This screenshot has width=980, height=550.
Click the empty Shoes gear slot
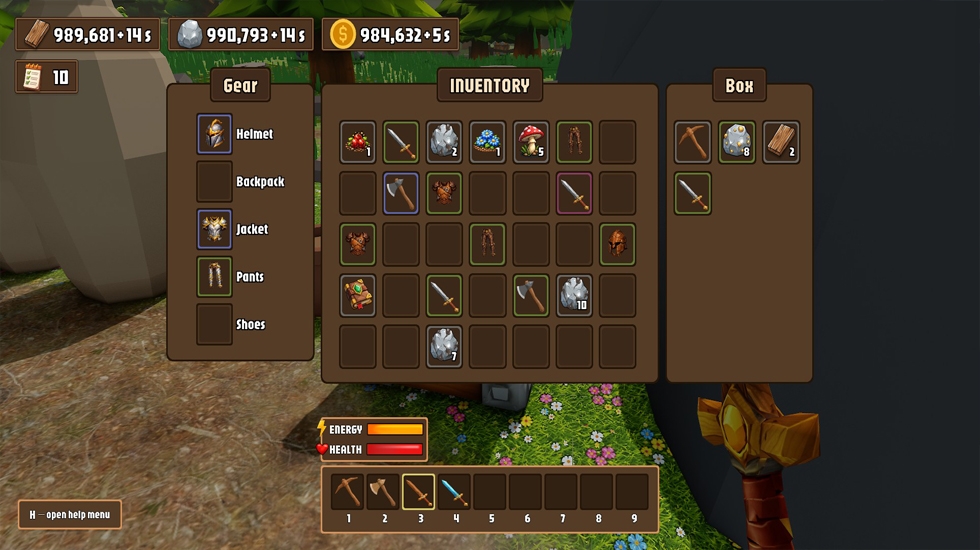(x=214, y=324)
